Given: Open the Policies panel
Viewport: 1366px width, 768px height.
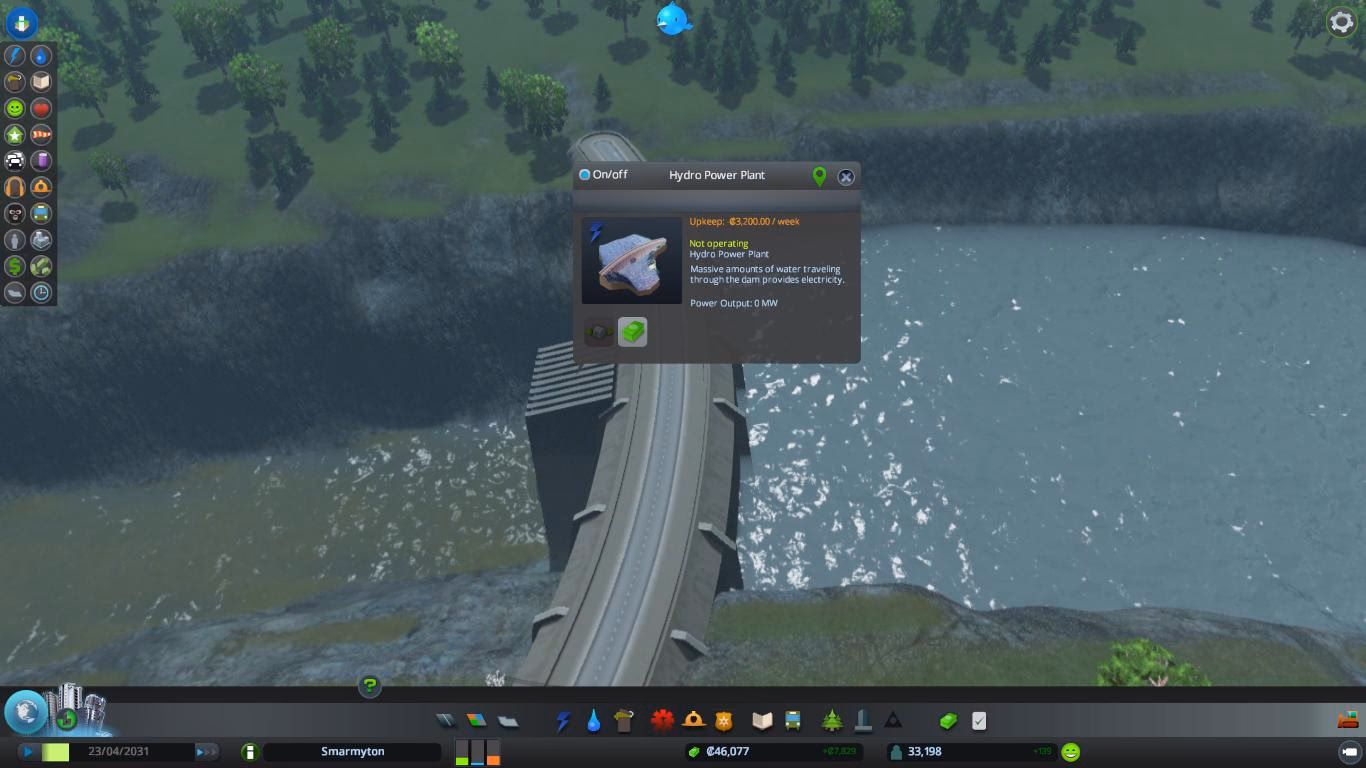Looking at the screenshot, I should 978,719.
